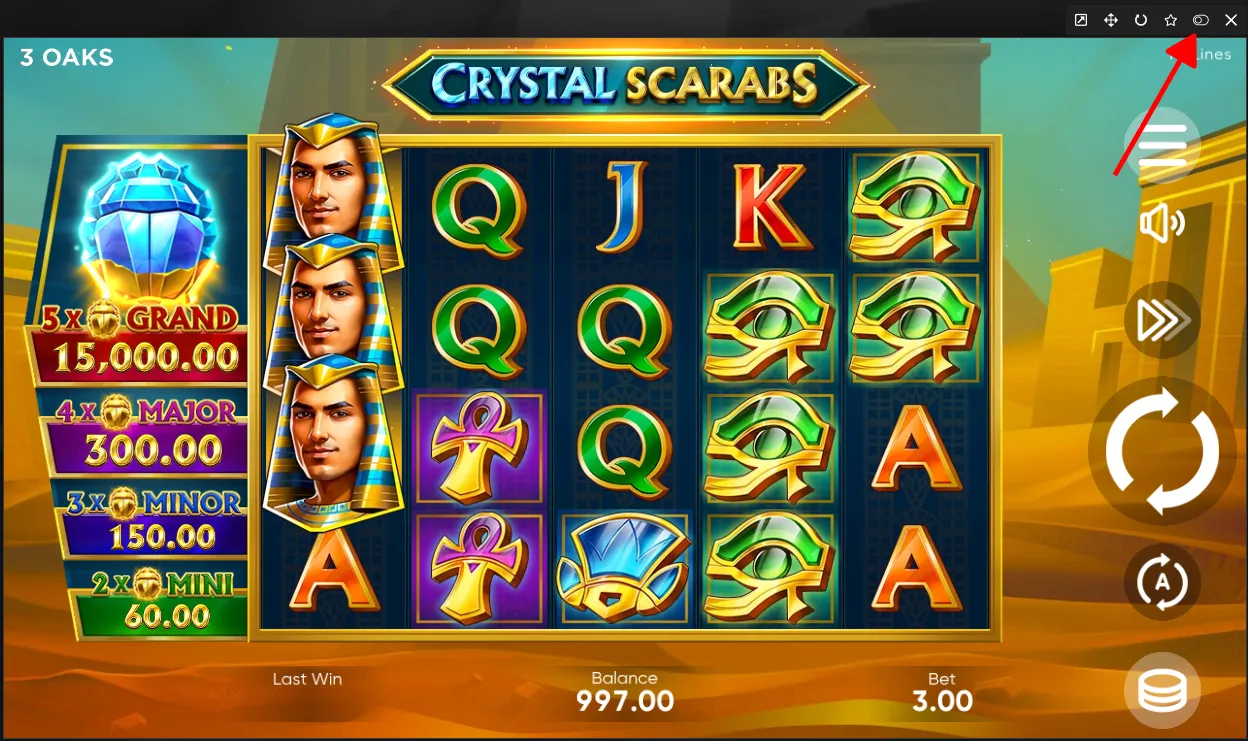1248x741 pixels.
Task: Flip the toggle switch in the top toolbar
Action: 1201,20
